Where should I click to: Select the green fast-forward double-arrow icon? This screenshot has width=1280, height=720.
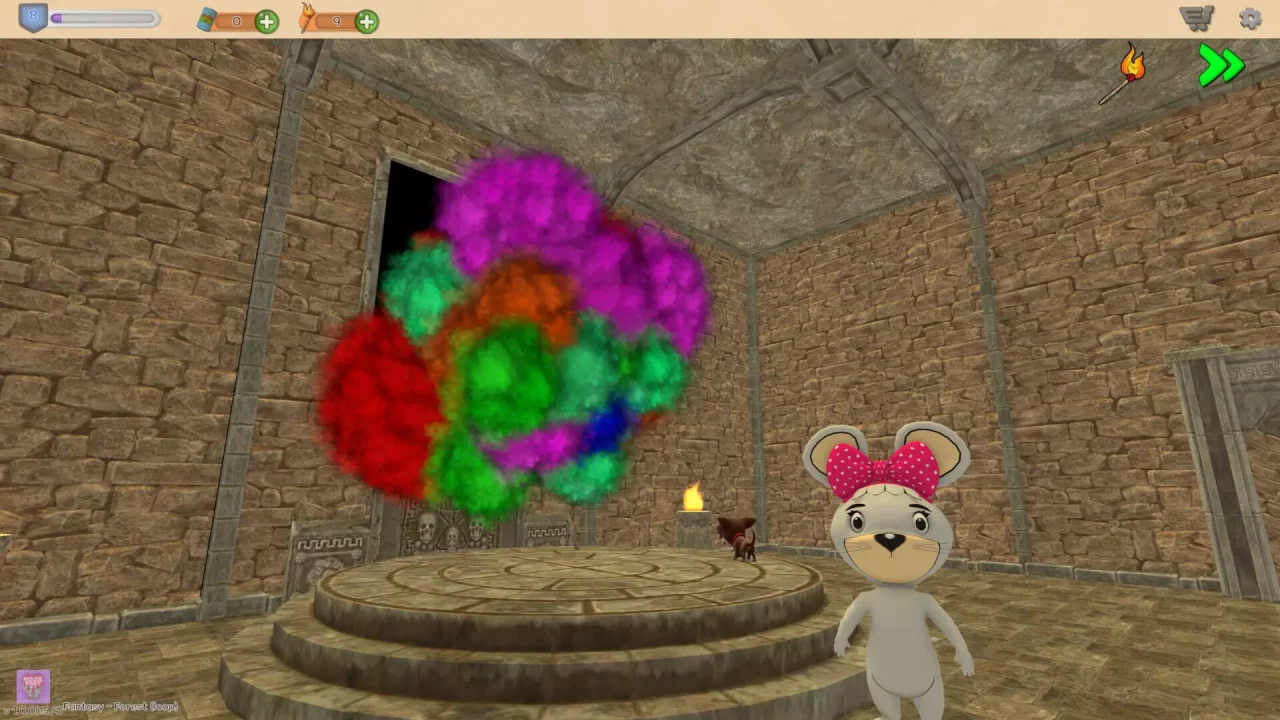[1220, 65]
